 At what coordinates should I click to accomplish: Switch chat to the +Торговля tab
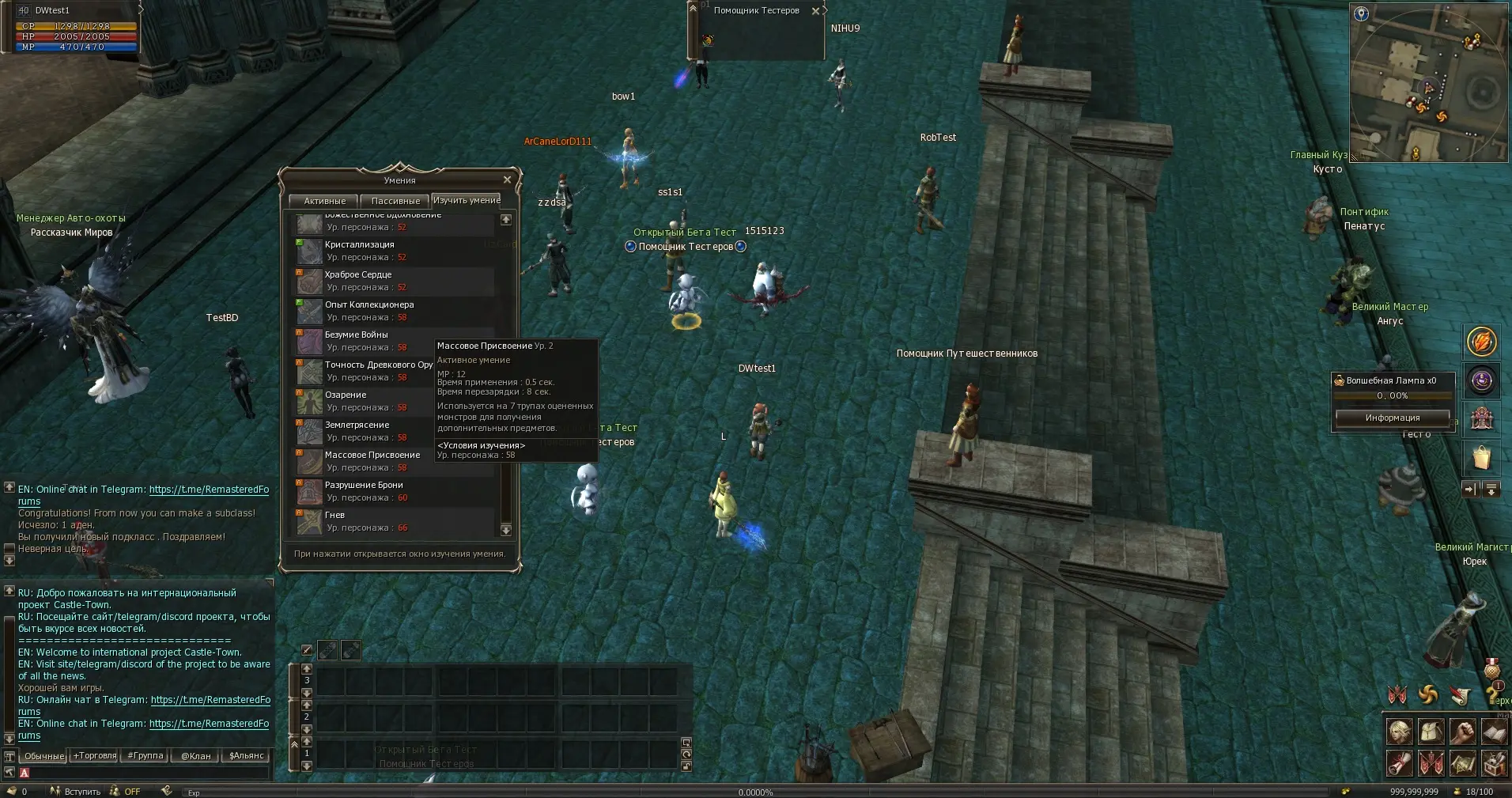click(95, 756)
